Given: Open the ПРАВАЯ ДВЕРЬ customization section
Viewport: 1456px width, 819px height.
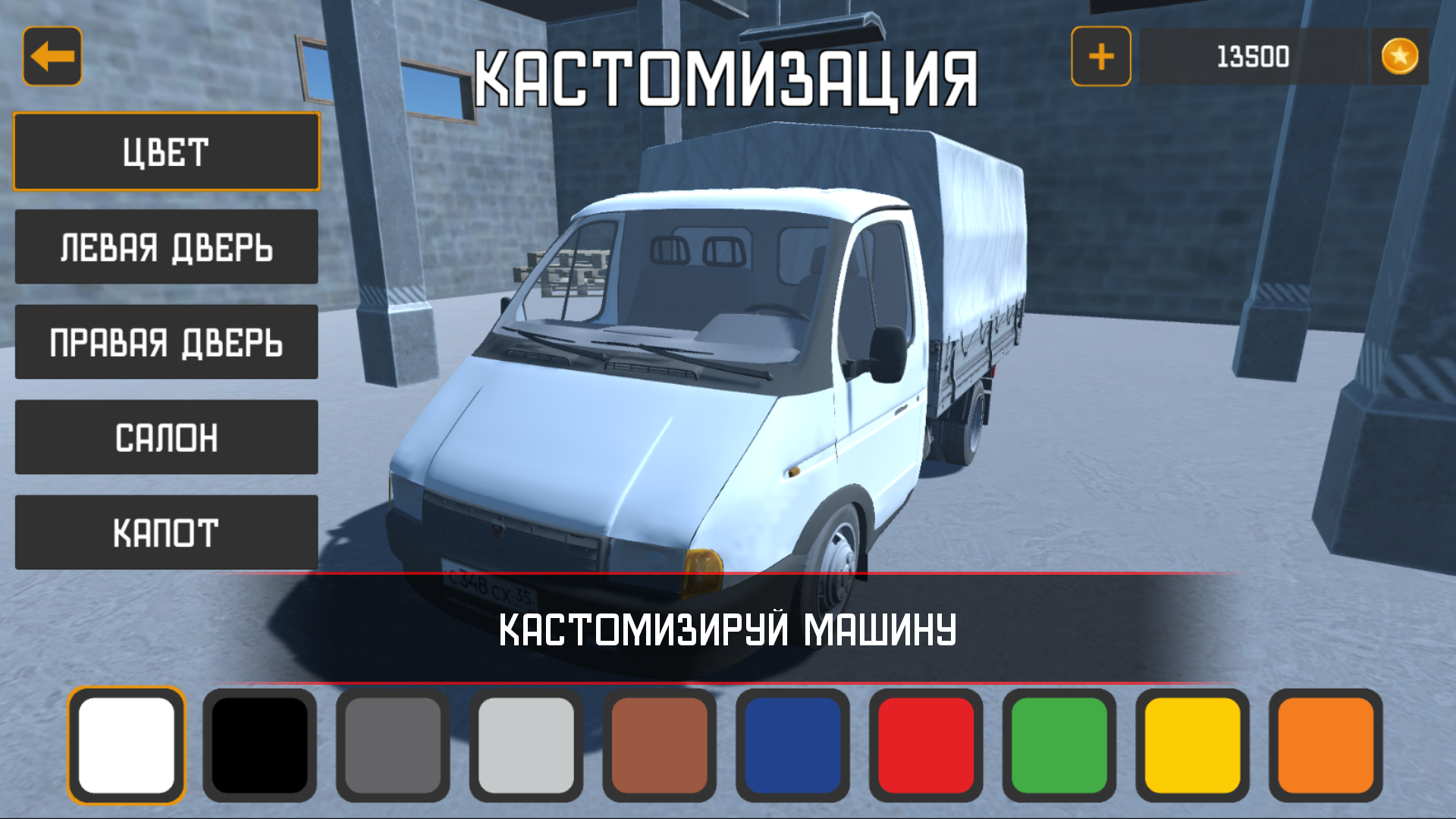Looking at the screenshot, I should 166,342.
